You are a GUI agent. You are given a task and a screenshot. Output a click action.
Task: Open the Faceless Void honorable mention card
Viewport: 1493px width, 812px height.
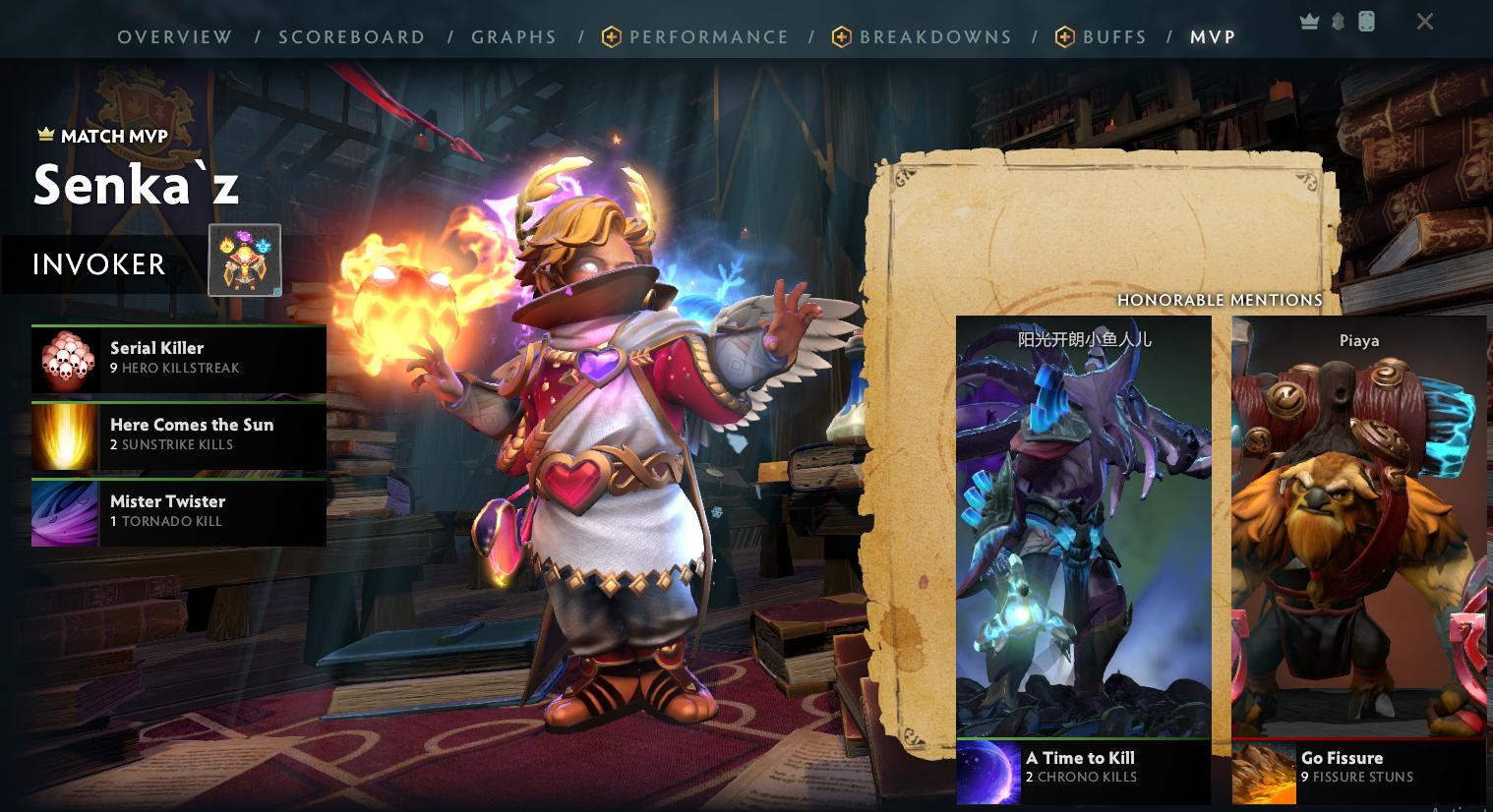click(1083, 531)
